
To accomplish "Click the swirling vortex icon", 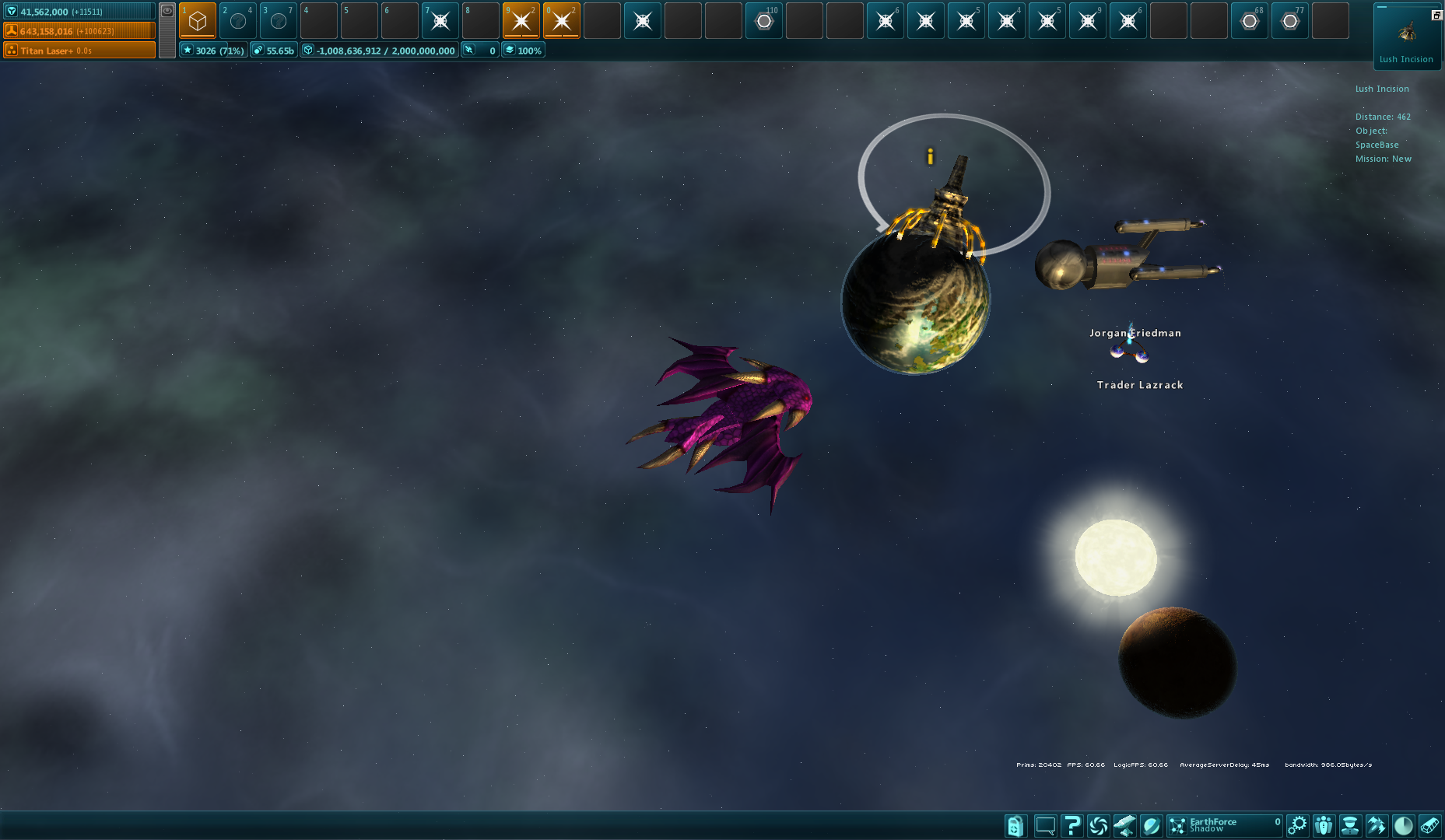I will (x=1098, y=825).
